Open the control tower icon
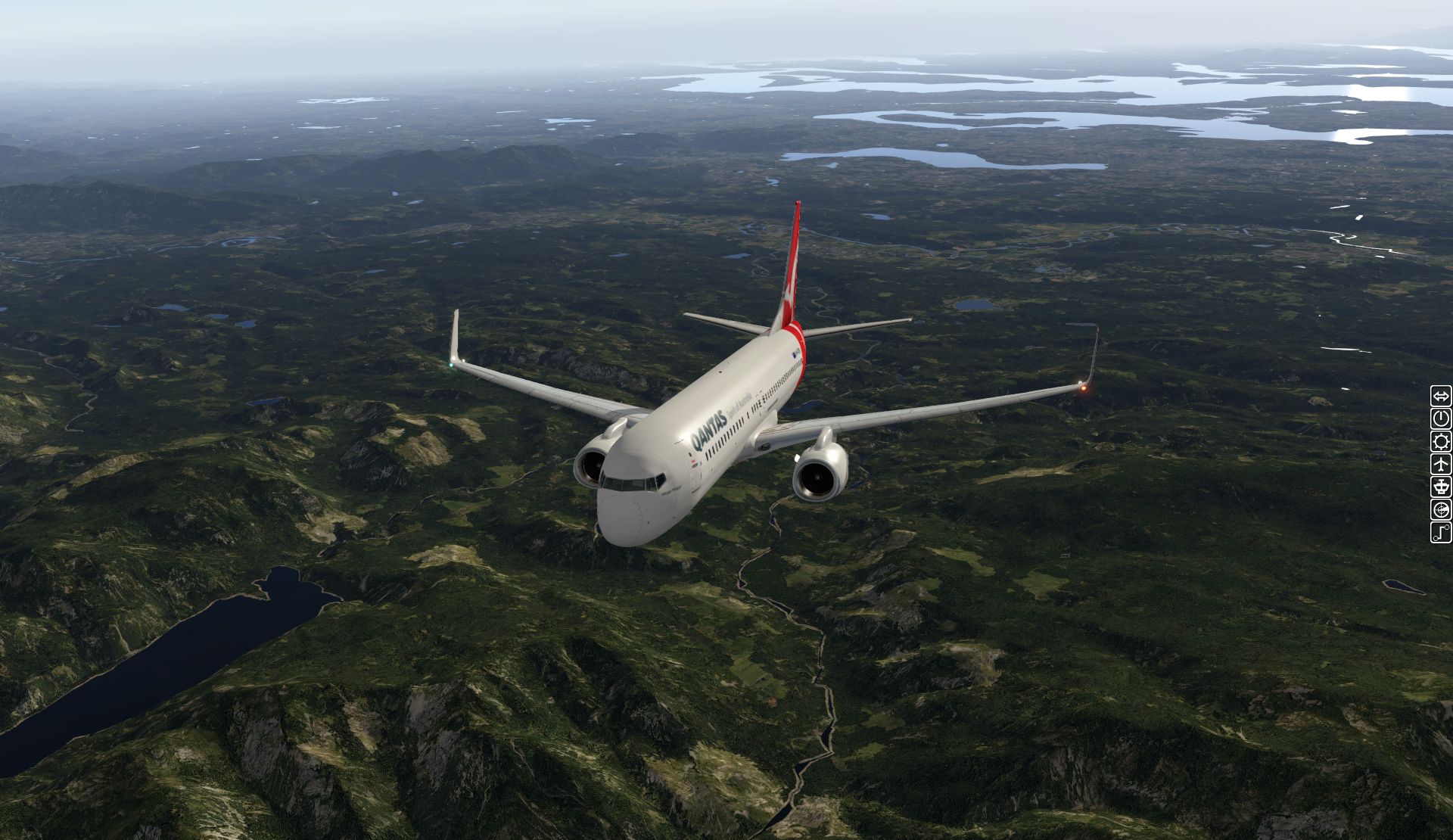The width and height of the screenshot is (1453, 840). pyautogui.click(x=1441, y=487)
